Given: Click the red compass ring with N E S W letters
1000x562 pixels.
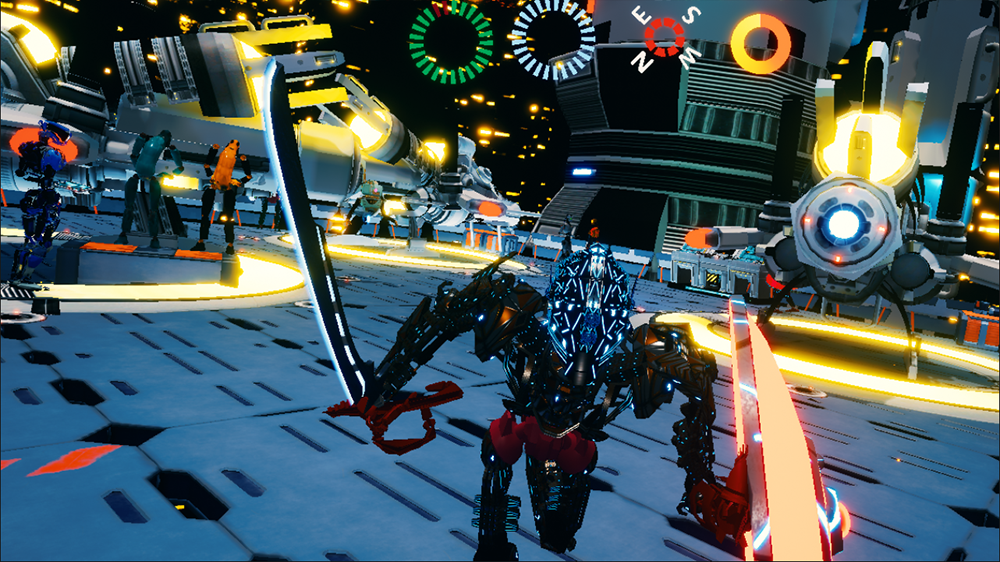Looking at the screenshot, I should coord(664,38).
